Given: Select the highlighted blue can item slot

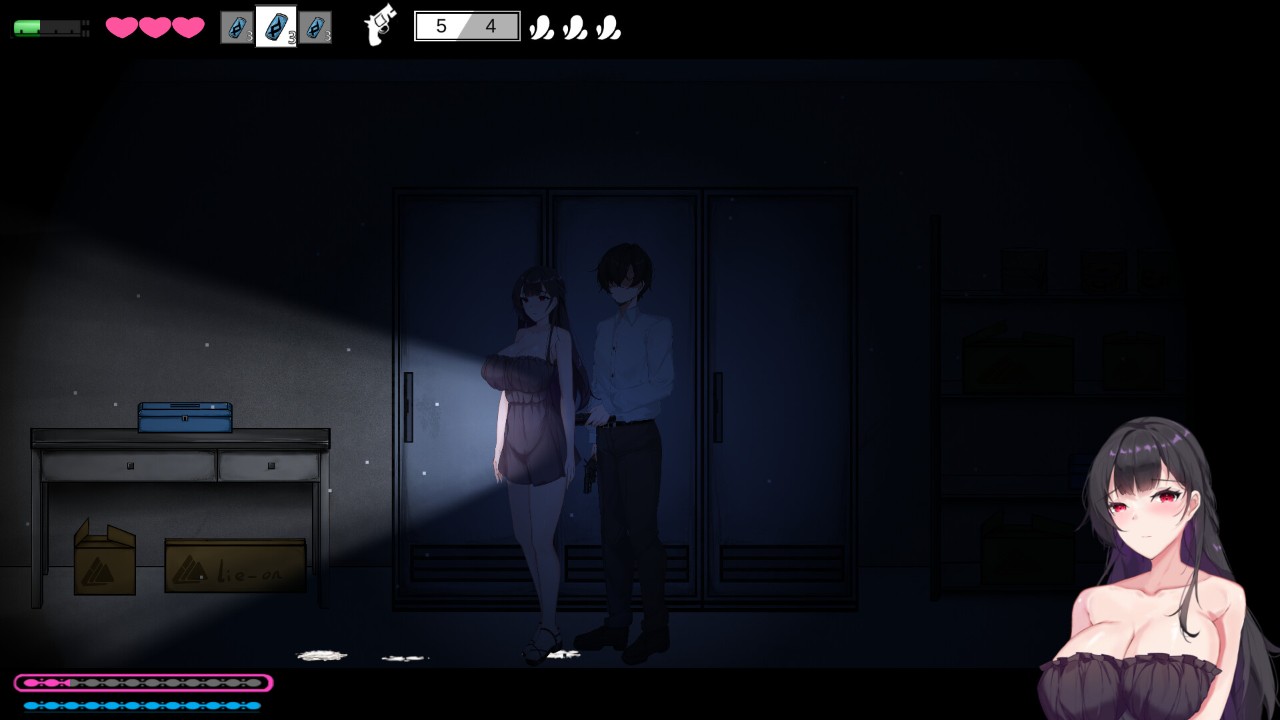Looking at the screenshot, I should point(276,27).
